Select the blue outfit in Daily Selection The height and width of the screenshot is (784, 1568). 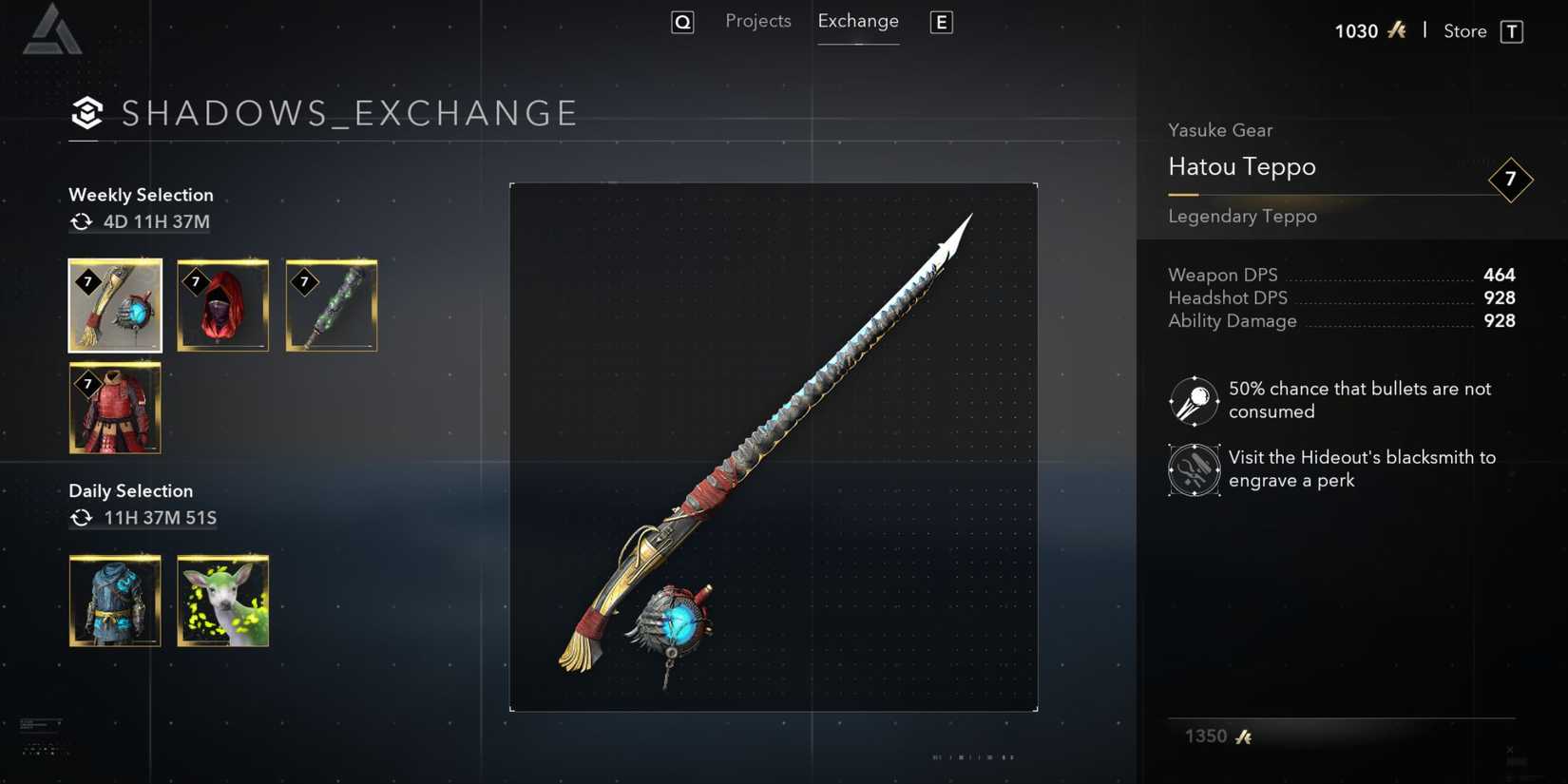114,601
